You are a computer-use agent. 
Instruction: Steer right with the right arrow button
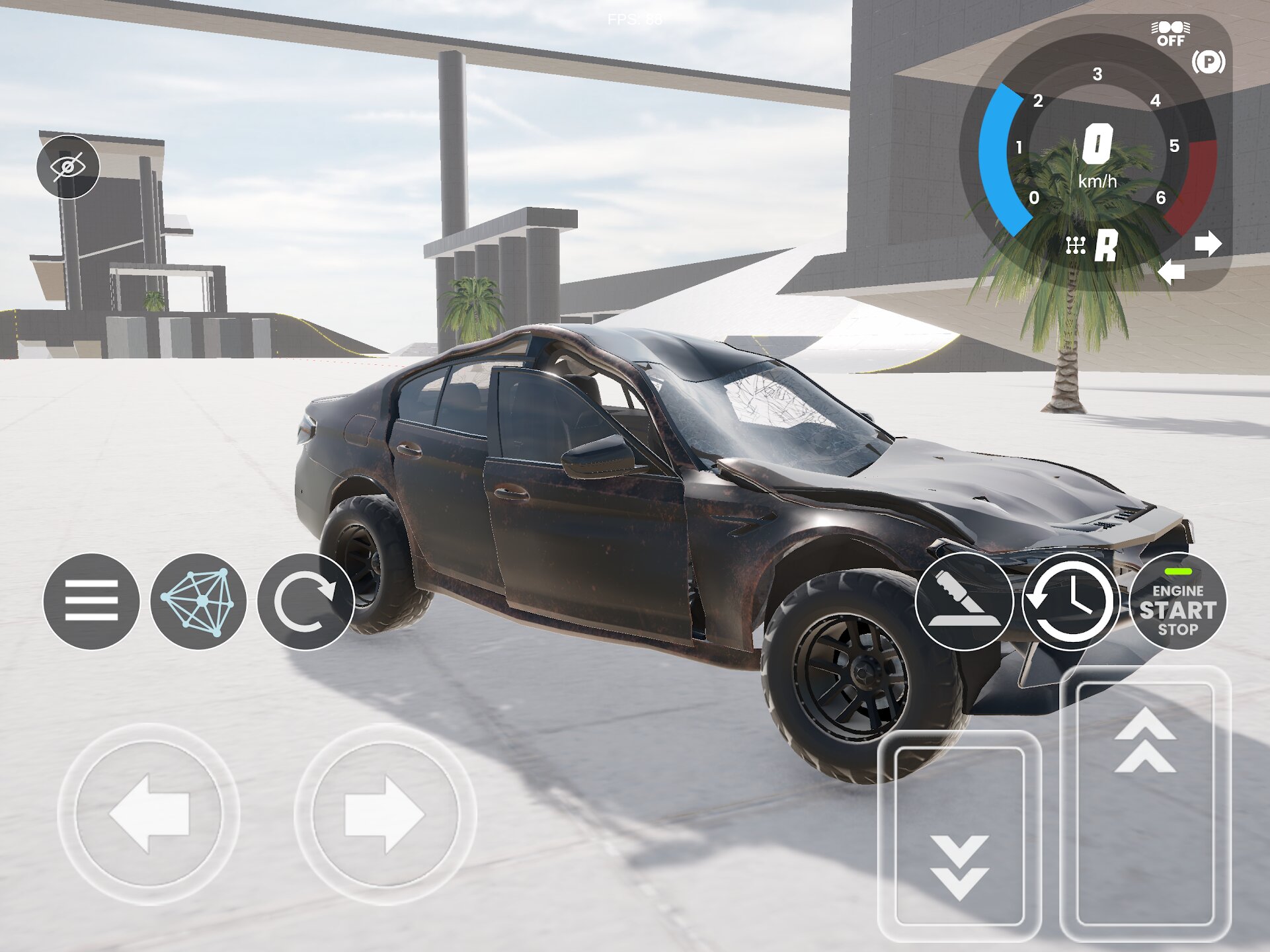(x=385, y=814)
